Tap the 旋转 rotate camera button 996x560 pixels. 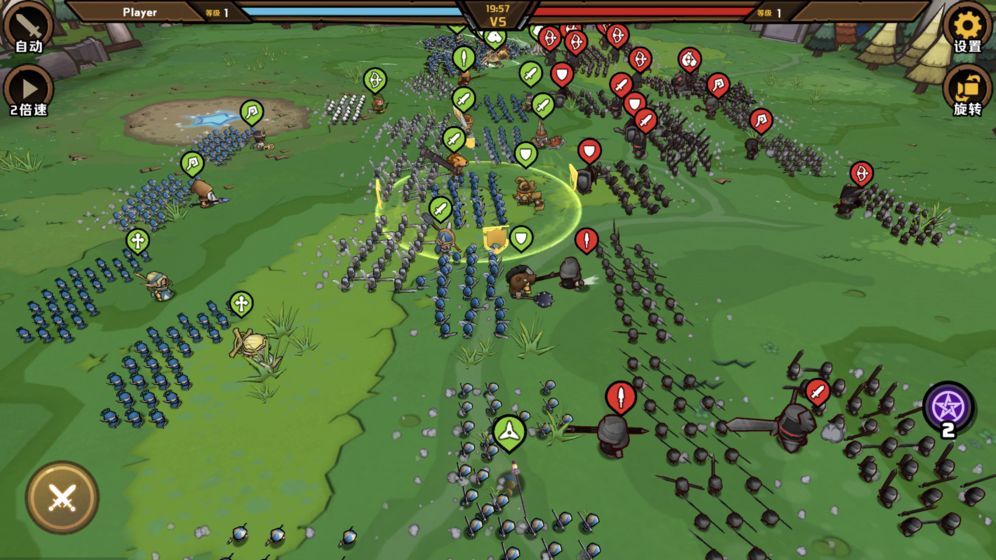[x=967, y=88]
